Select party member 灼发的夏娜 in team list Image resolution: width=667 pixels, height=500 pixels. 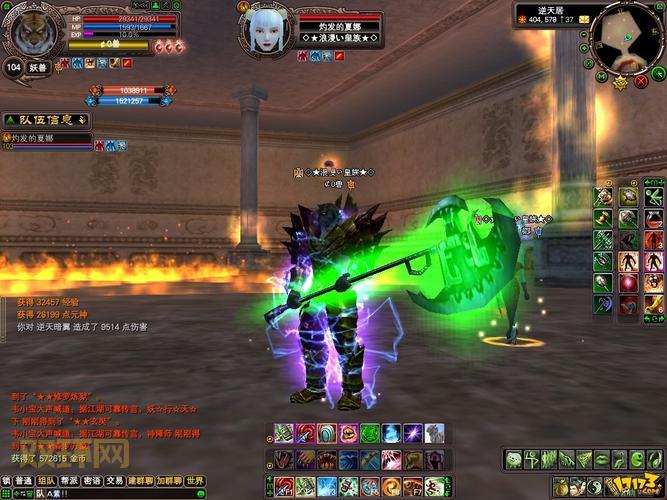click(45, 138)
